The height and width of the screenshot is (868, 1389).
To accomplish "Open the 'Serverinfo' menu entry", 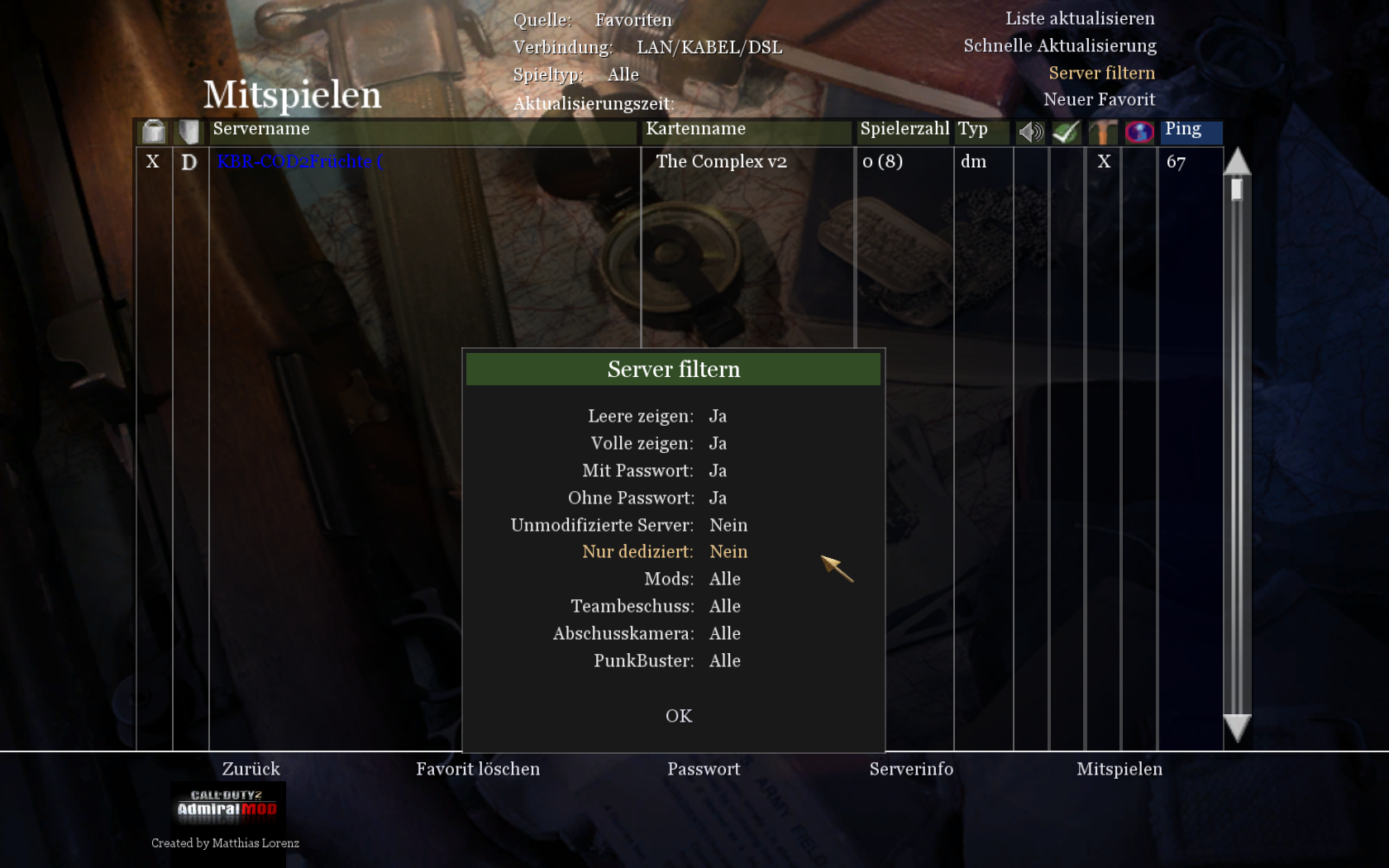I will 912,769.
